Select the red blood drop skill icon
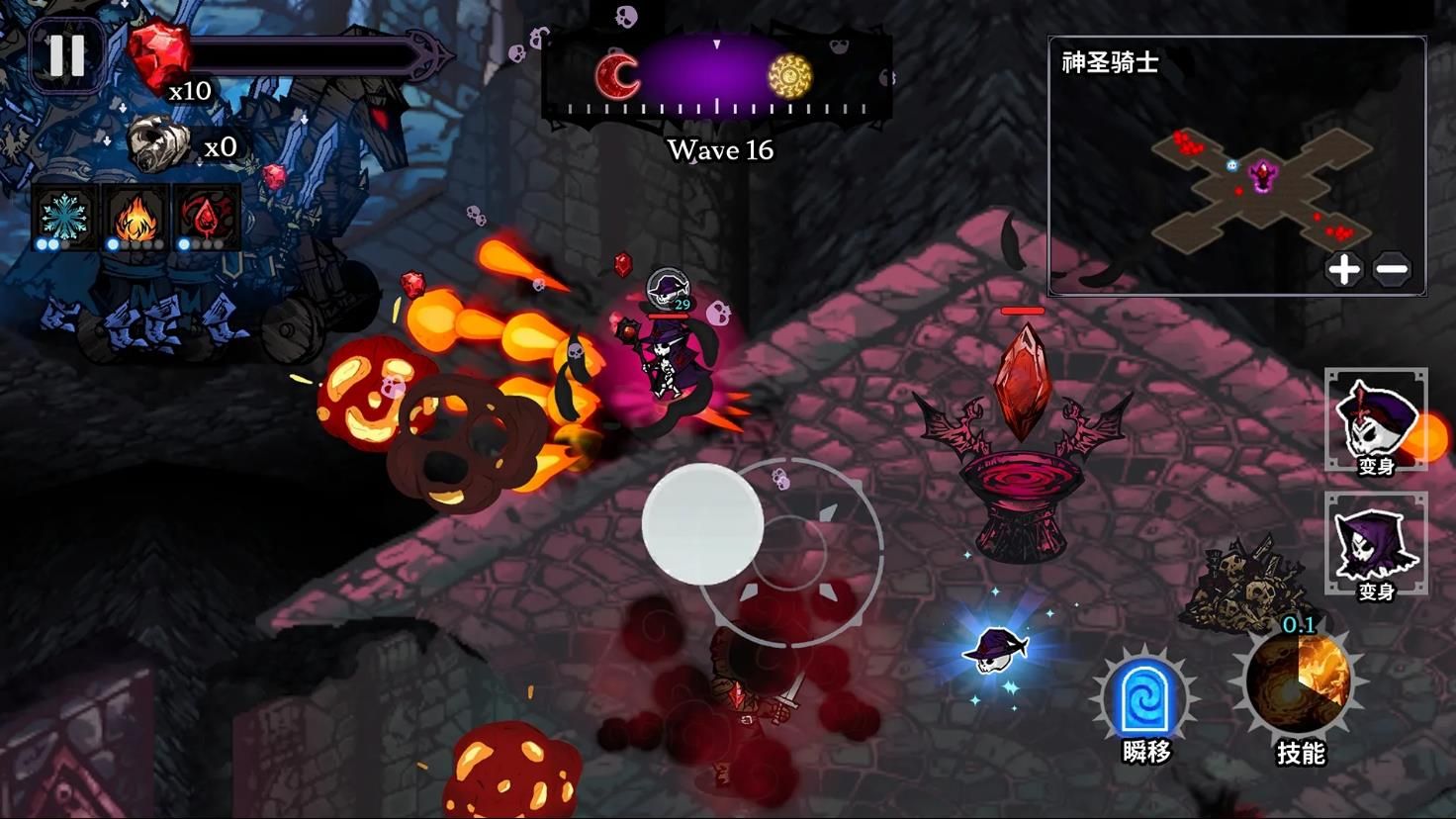Viewport: 1456px width, 819px height. [x=207, y=216]
